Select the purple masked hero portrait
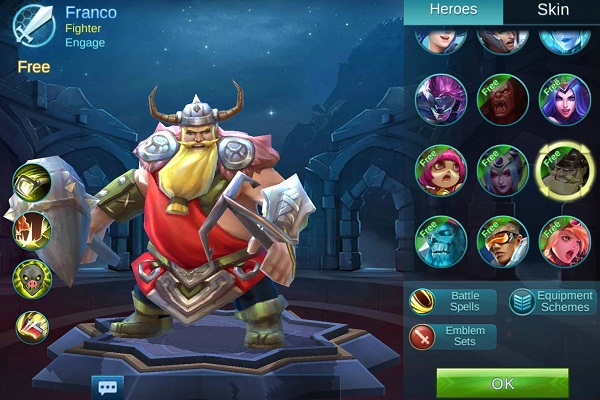Image resolution: width=600 pixels, height=400 pixels. (x=440, y=99)
